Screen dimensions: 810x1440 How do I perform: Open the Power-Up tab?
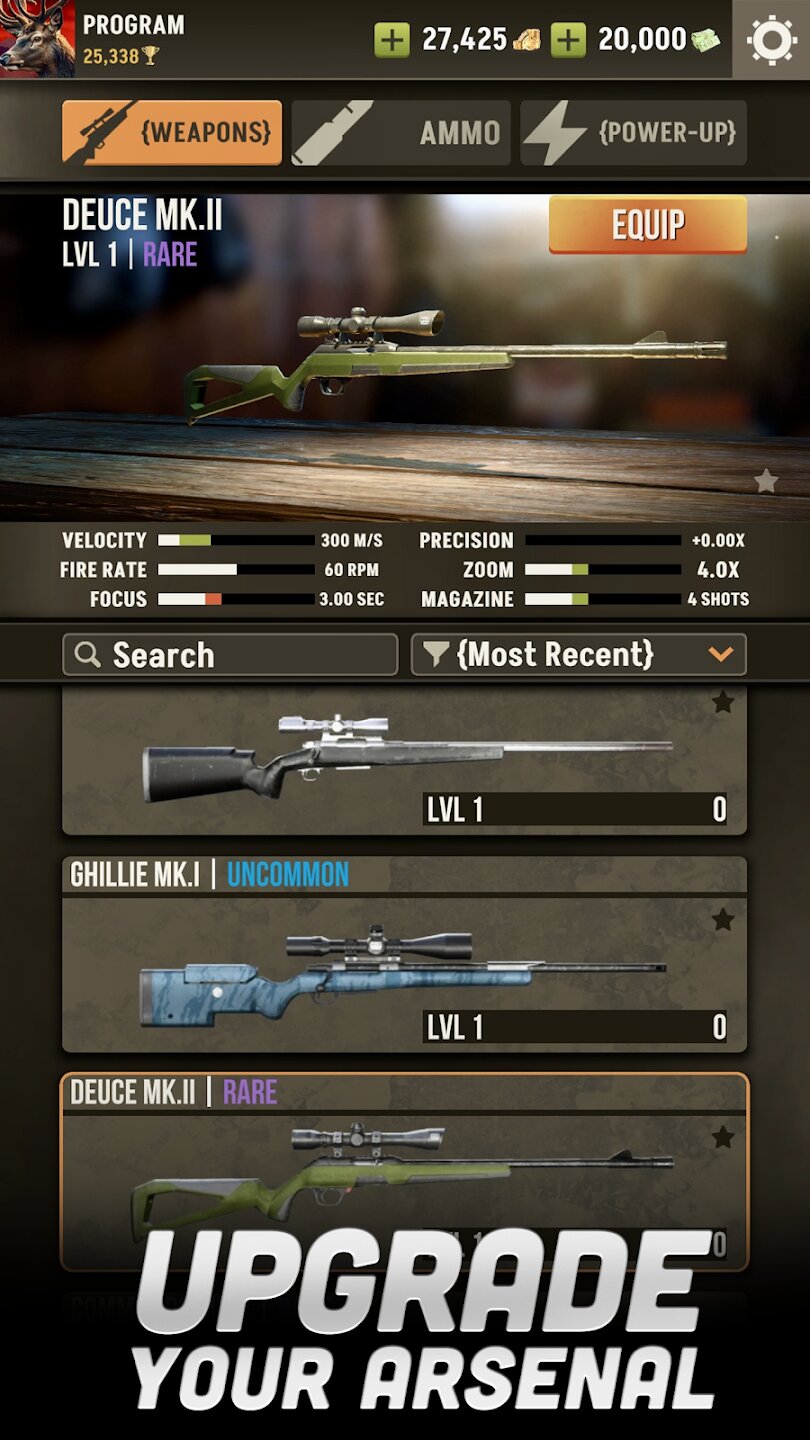click(633, 132)
